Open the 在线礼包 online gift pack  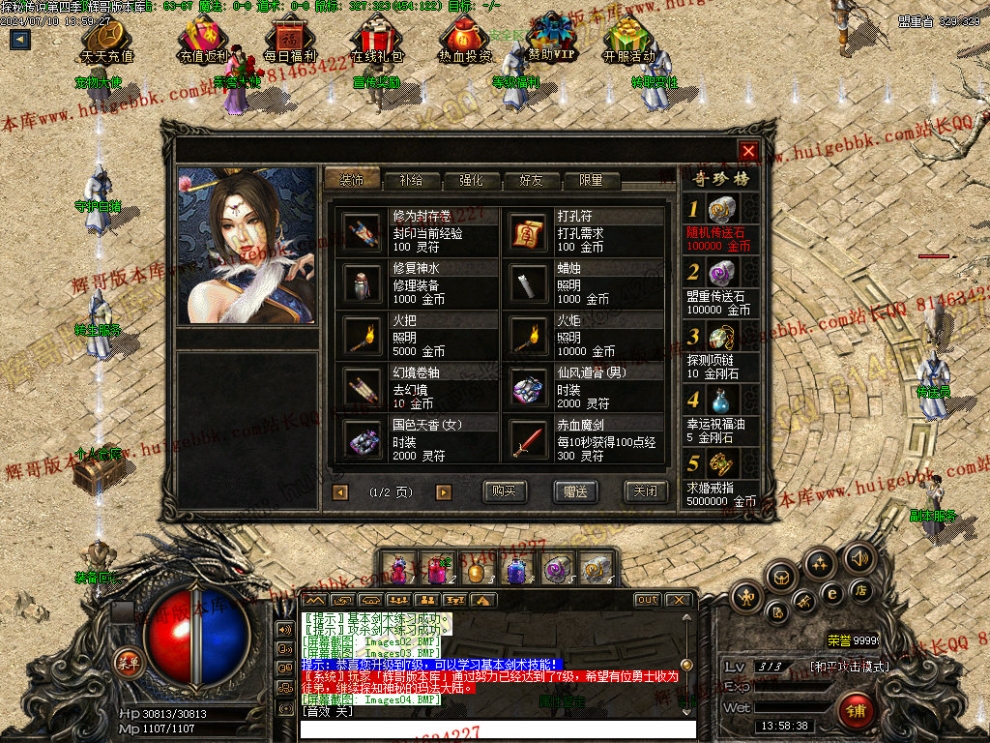point(377,40)
